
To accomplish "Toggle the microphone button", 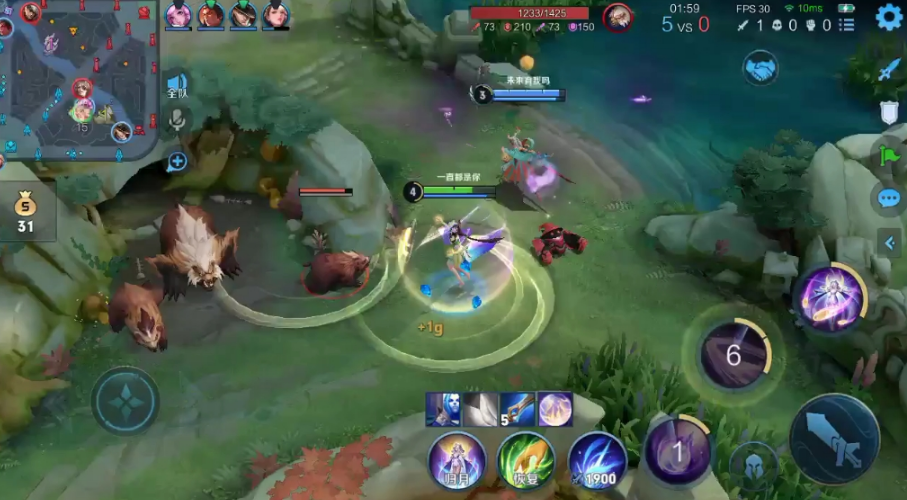I will pos(177,121).
